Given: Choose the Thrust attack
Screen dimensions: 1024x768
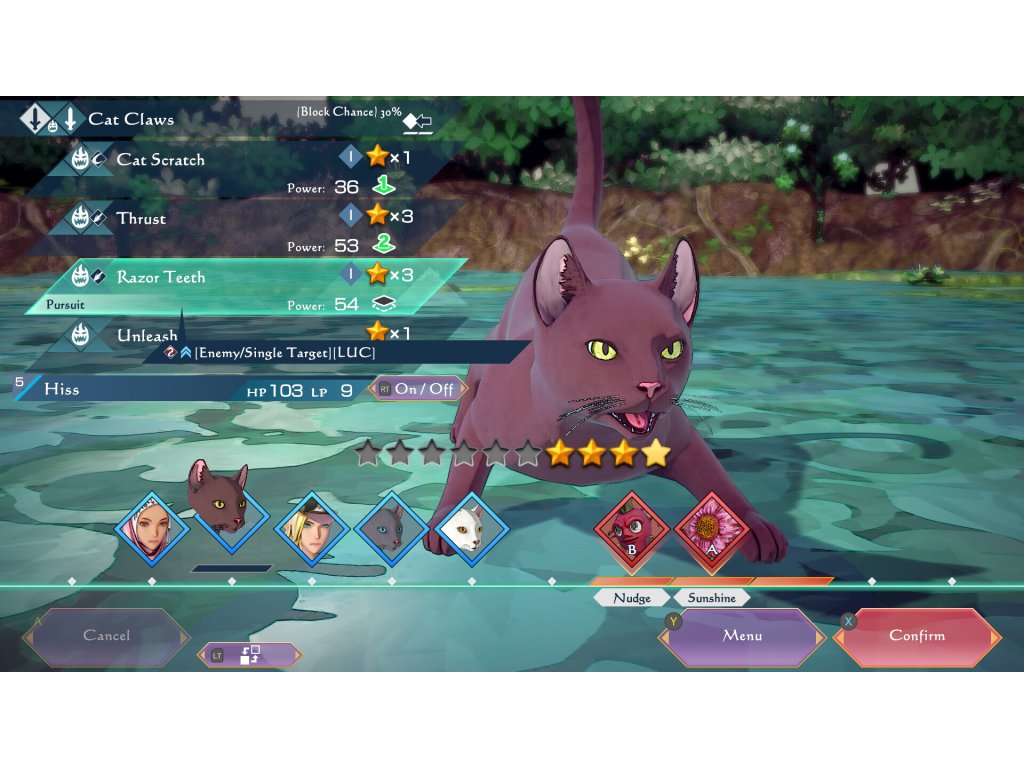Looking at the screenshot, I should (141, 219).
